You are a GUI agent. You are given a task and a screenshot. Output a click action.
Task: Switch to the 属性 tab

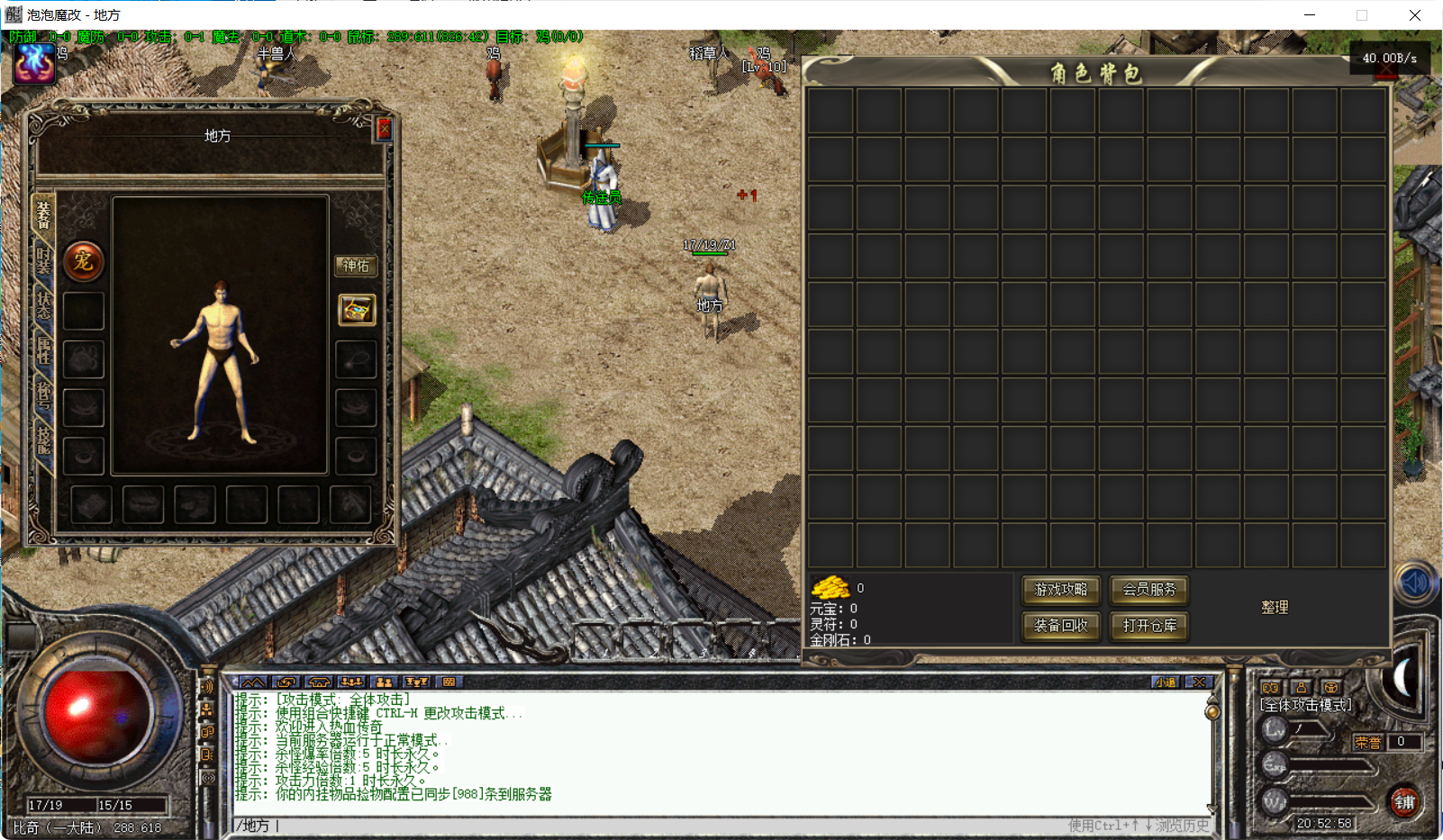[43, 351]
